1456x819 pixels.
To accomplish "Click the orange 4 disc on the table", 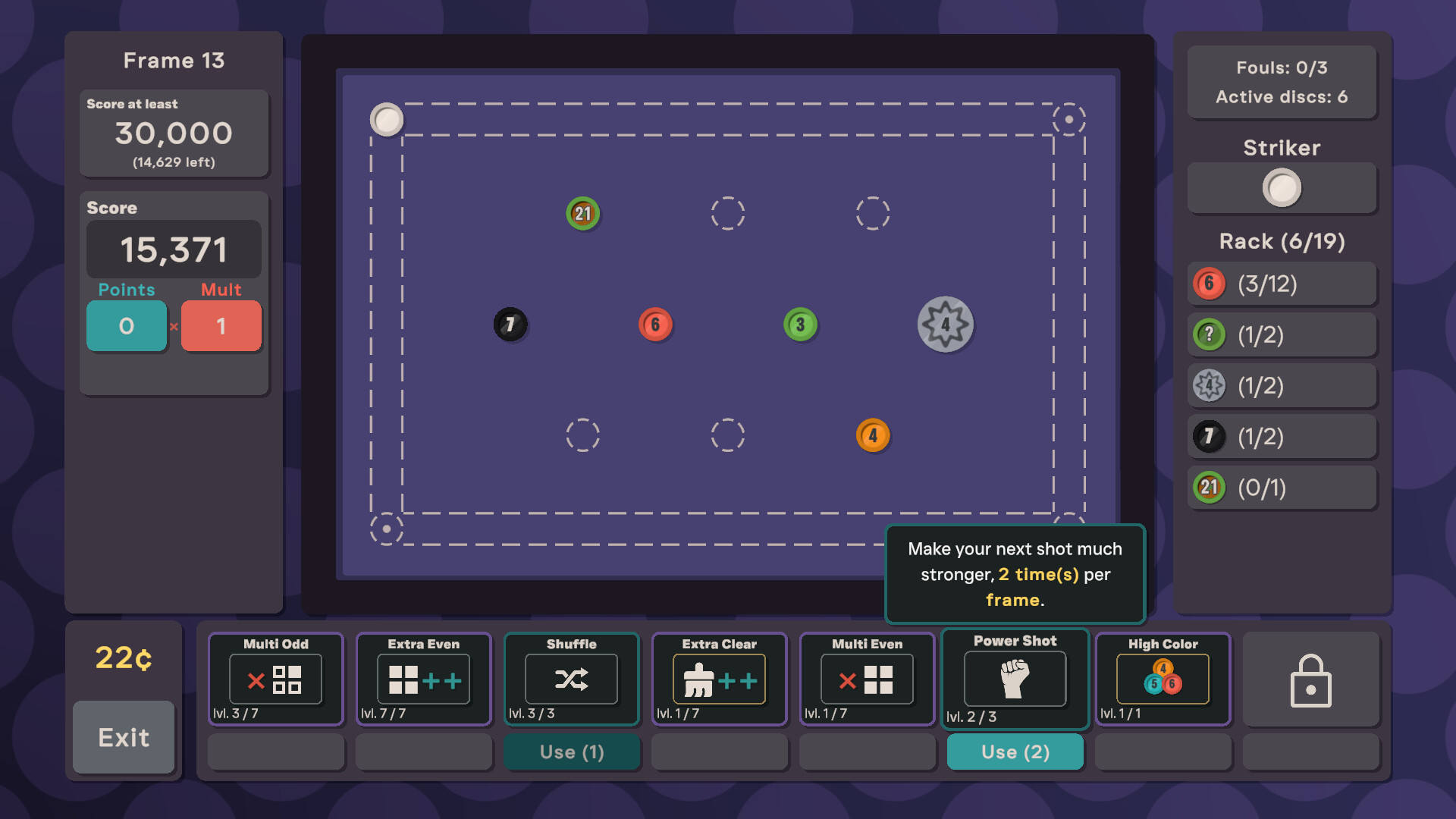I will [873, 435].
